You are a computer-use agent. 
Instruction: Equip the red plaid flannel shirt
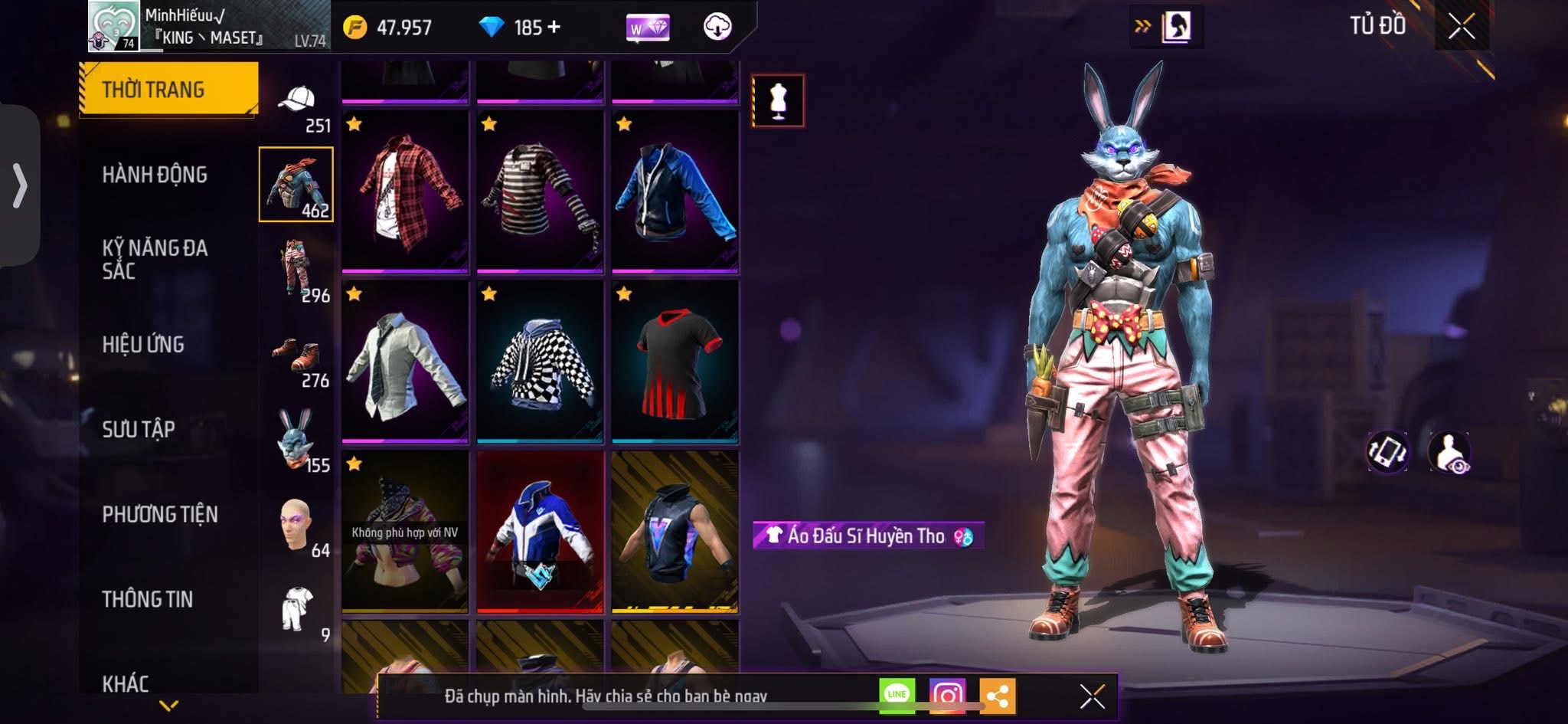pos(405,192)
